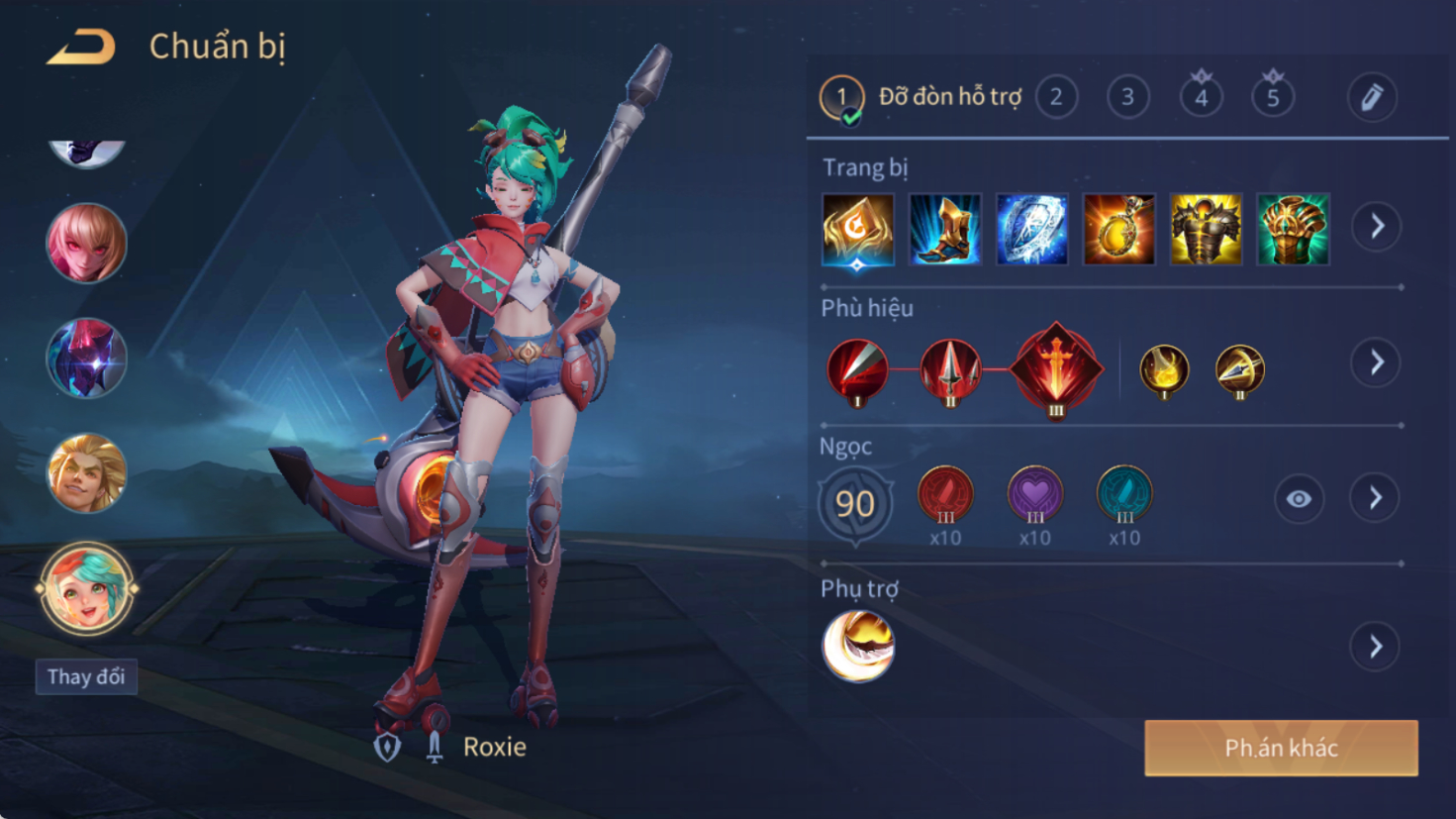Open loadout preset 5

tap(1273, 97)
